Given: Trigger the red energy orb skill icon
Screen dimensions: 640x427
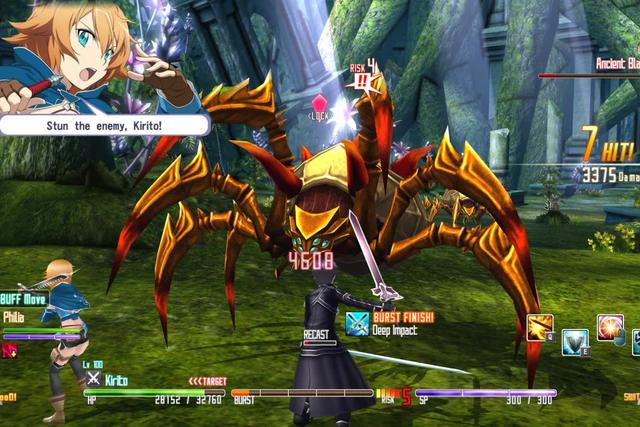Looking at the screenshot, I should [x=610, y=328].
